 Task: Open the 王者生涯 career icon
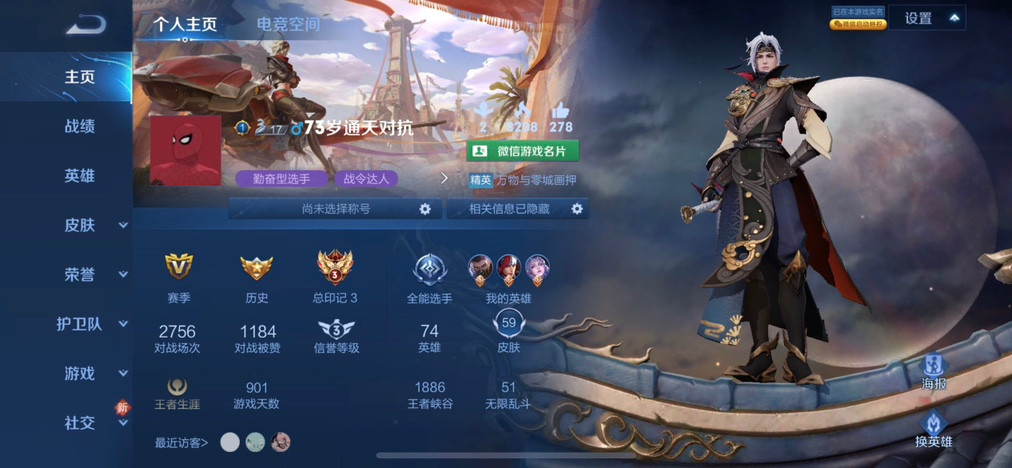point(179,388)
